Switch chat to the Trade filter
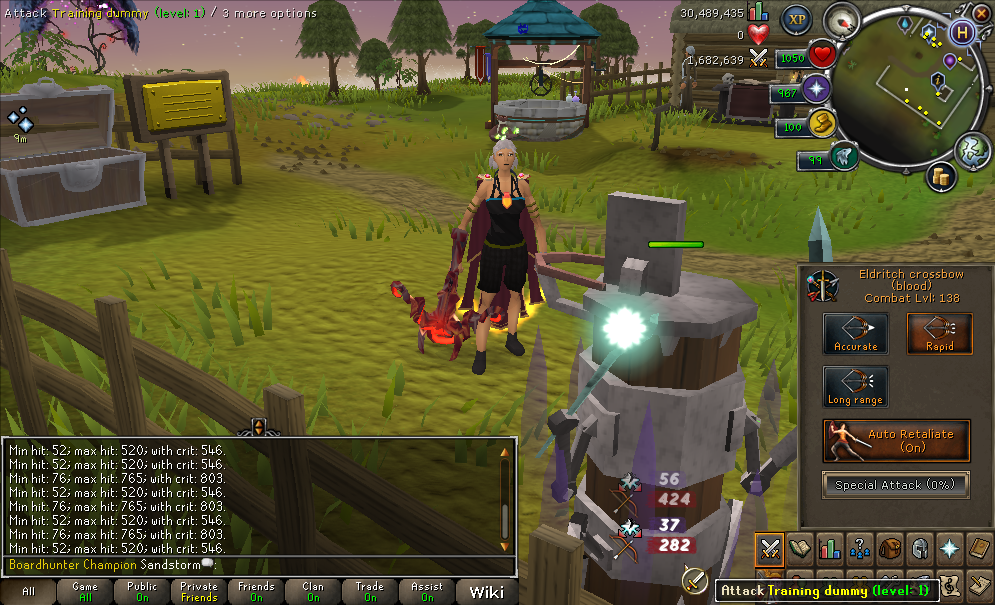The height and width of the screenshot is (605, 995). [x=370, y=592]
